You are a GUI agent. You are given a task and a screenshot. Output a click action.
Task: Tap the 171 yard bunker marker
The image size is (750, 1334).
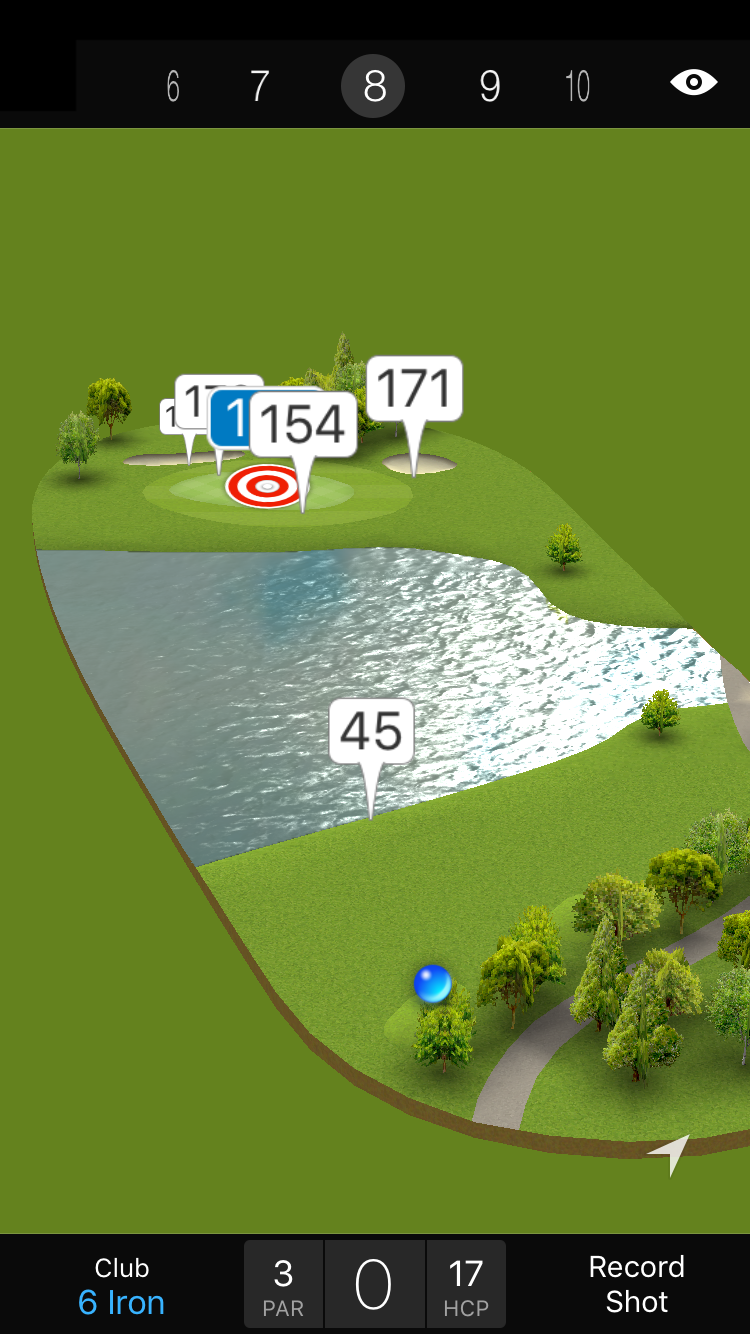414,389
